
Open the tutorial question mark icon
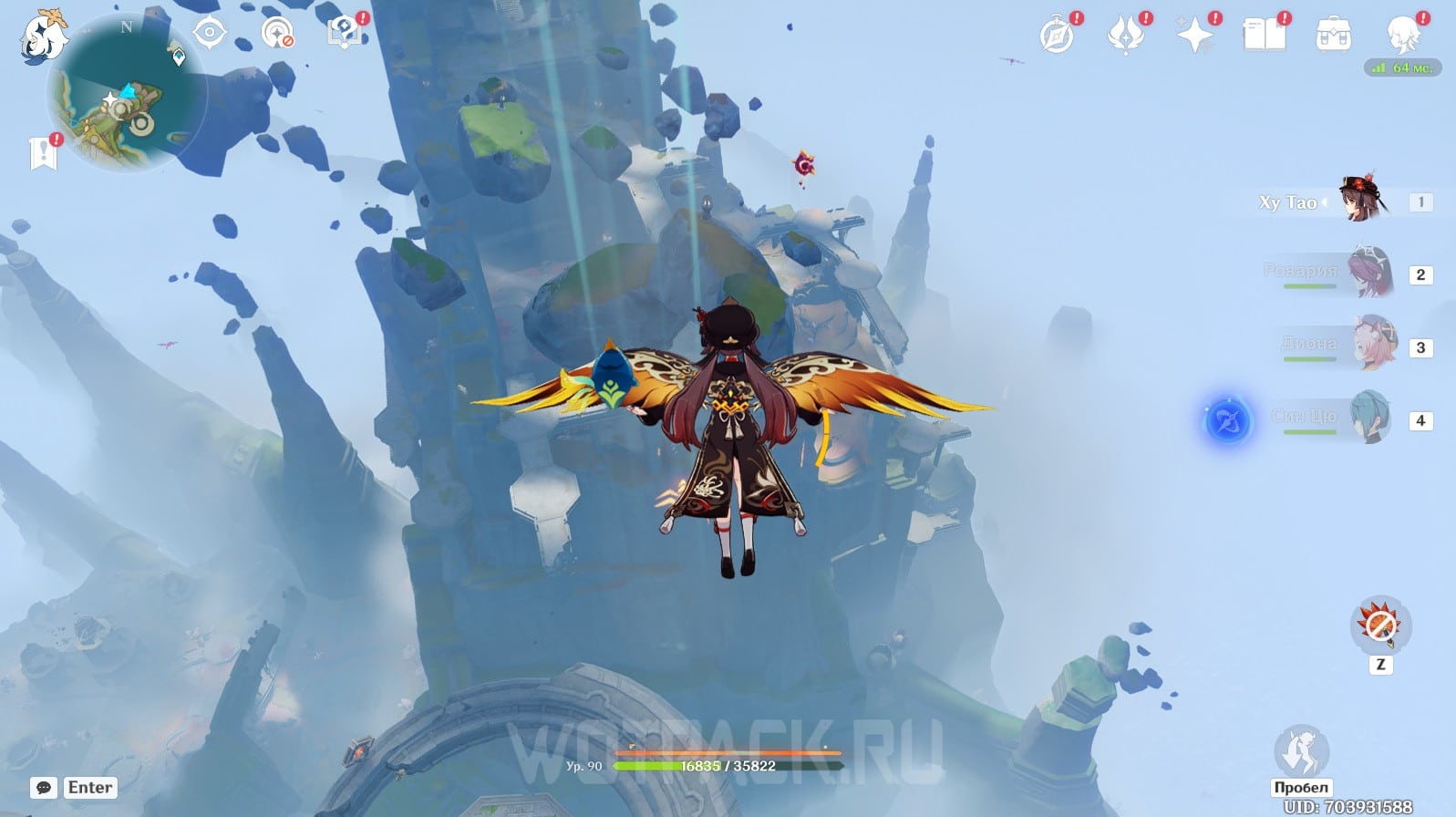(344, 34)
